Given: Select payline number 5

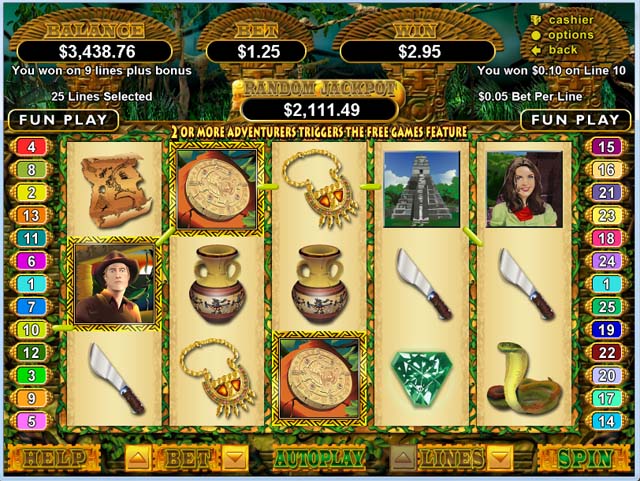Looking at the screenshot, I should tap(32, 421).
